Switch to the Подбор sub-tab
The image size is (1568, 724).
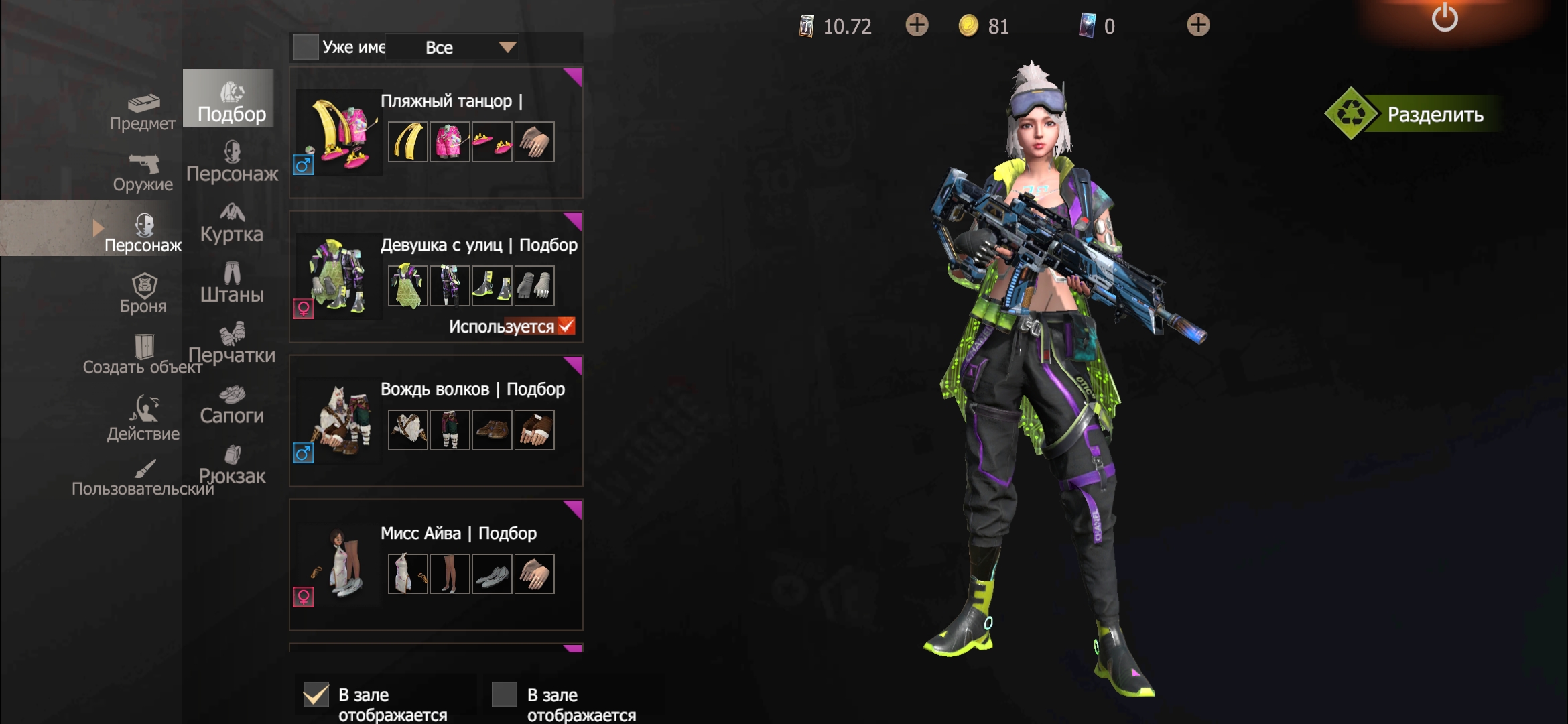[231, 103]
